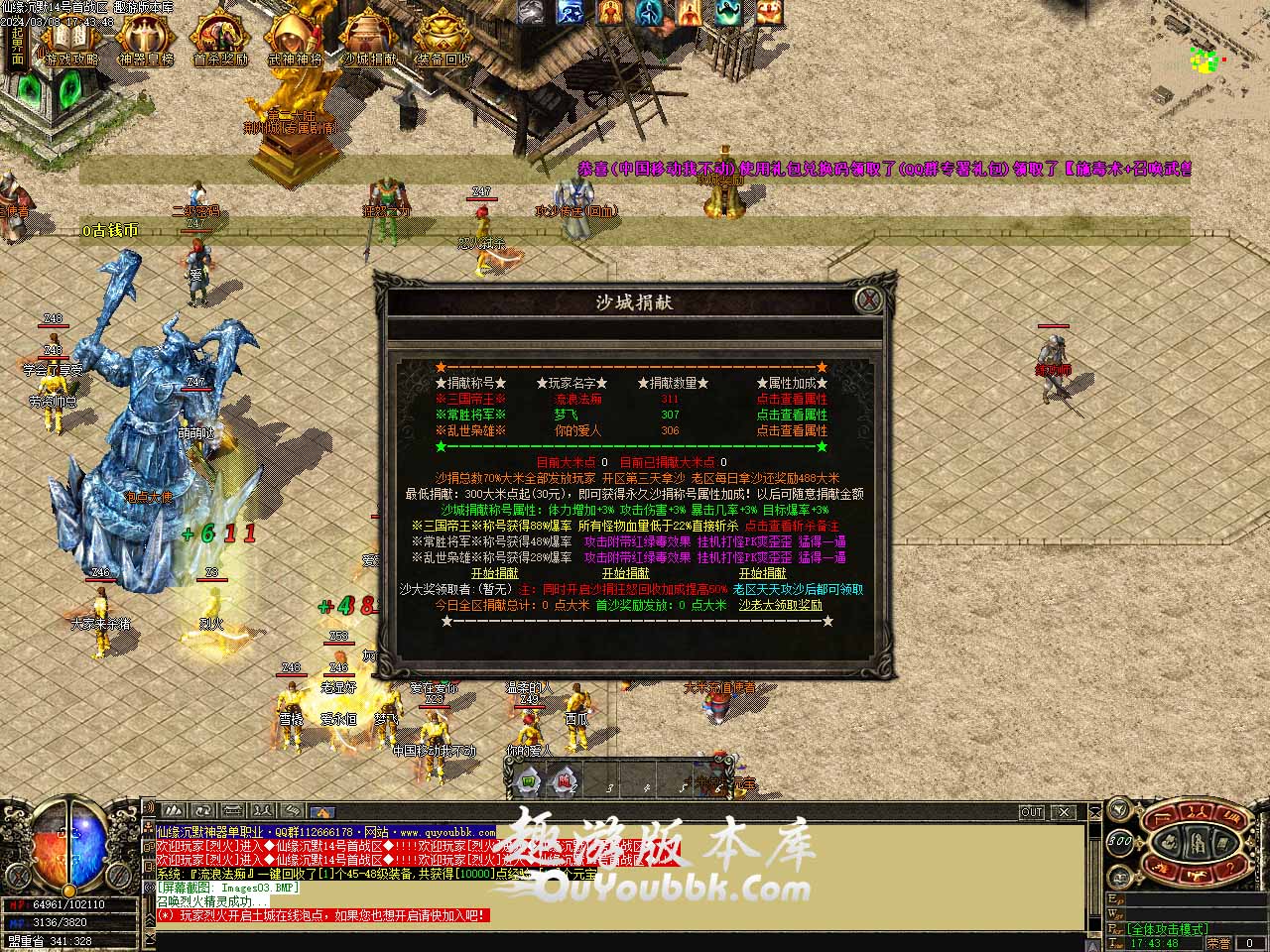1270x952 pixels.
Task: Click the 起界面 vertical button
Action: click(17, 44)
